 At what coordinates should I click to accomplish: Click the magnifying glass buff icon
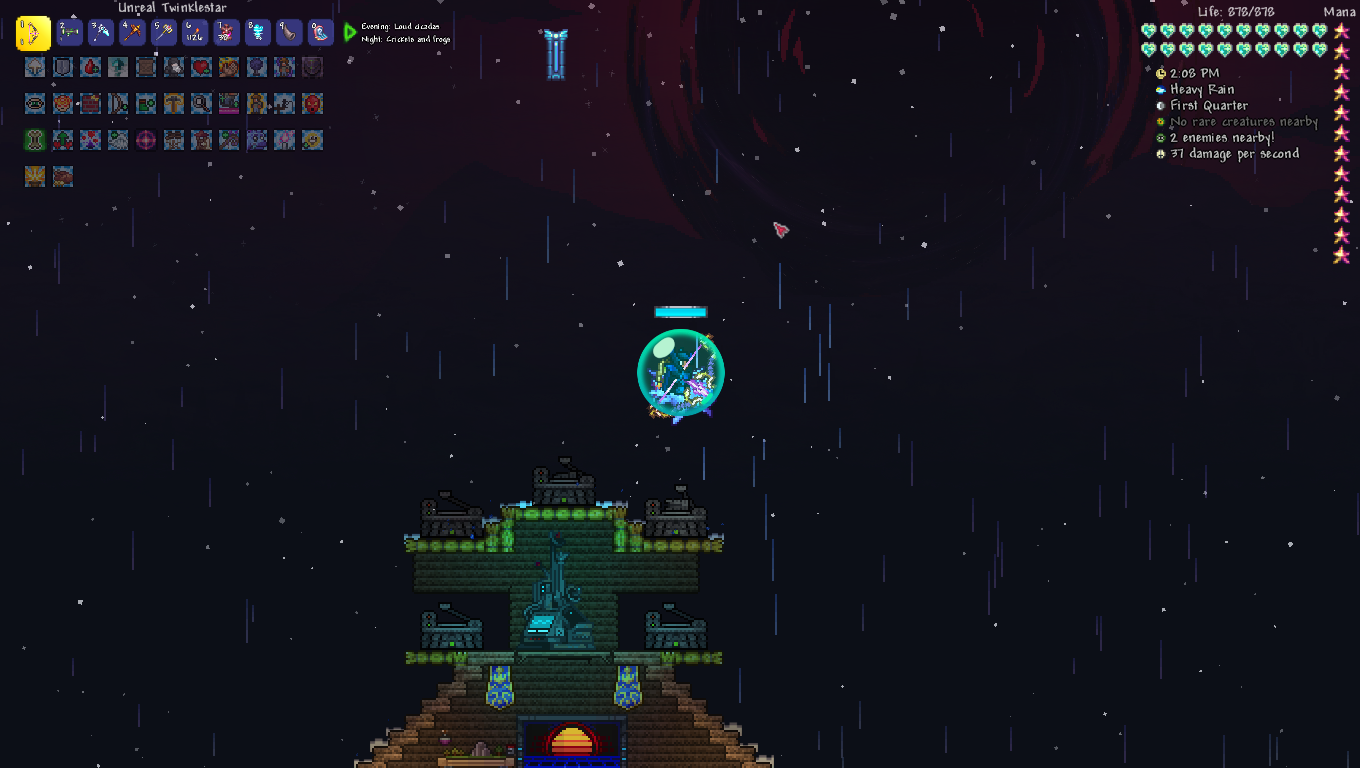(201, 103)
